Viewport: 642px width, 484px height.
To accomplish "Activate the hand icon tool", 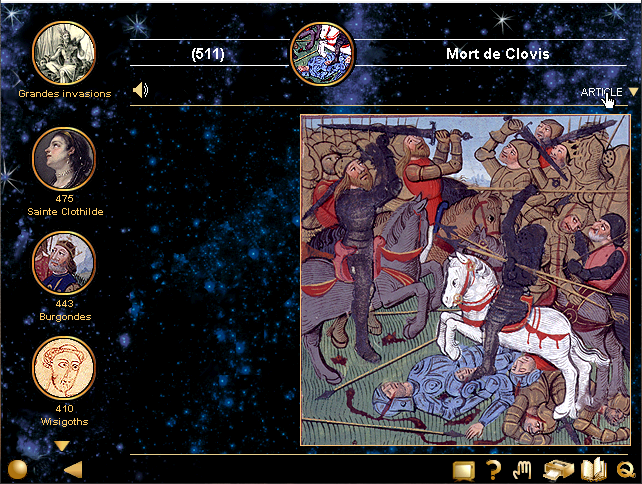I will pos(521,469).
